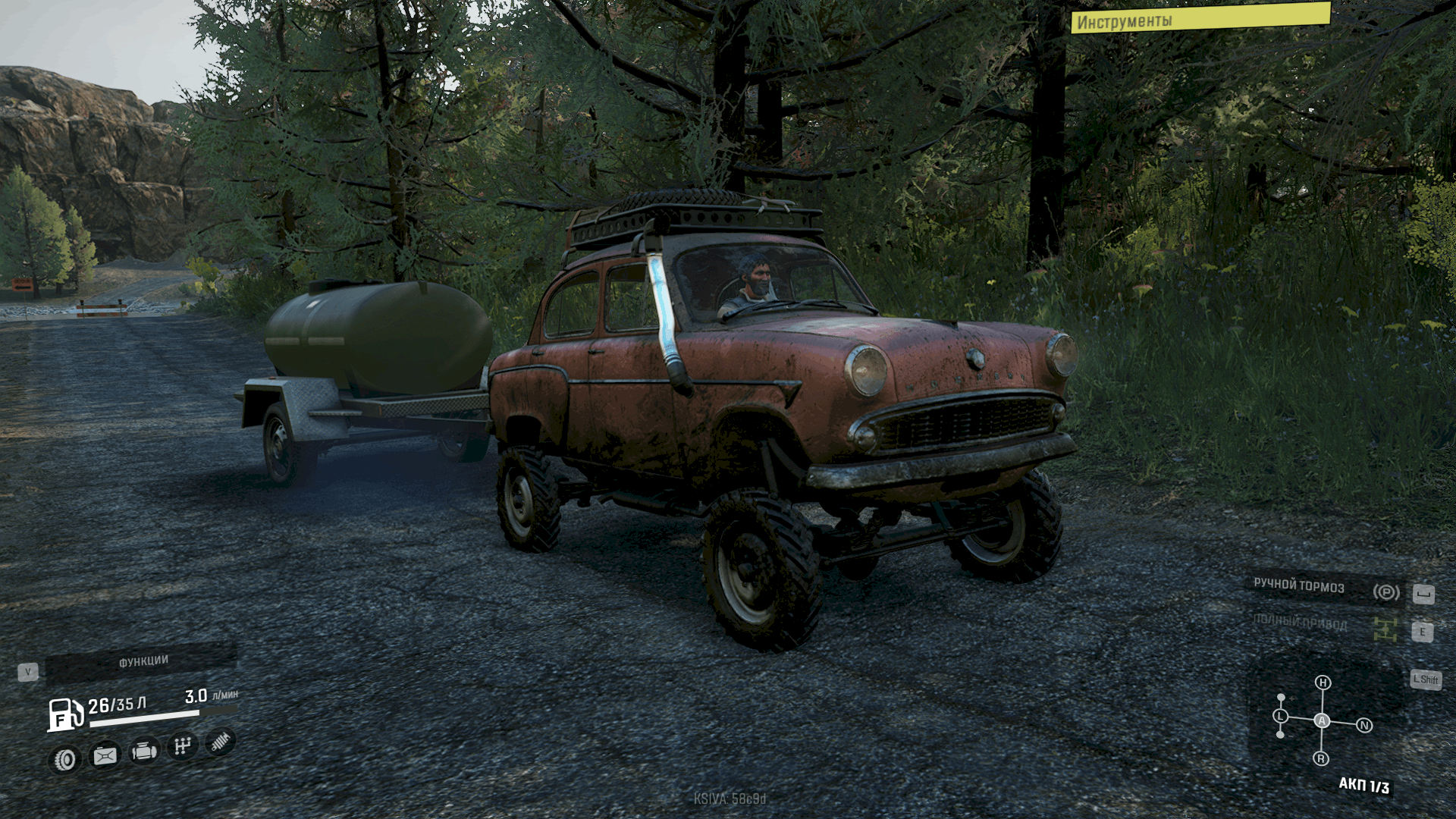Open the yellow Инструменты panel
This screenshot has width=1456, height=819.
pyautogui.click(x=1200, y=18)
